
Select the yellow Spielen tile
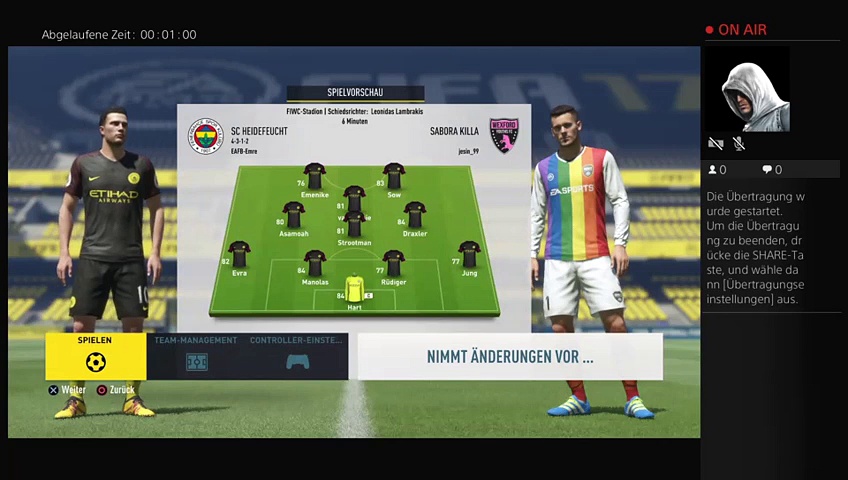pyautogui.click(x=96, y=357)
